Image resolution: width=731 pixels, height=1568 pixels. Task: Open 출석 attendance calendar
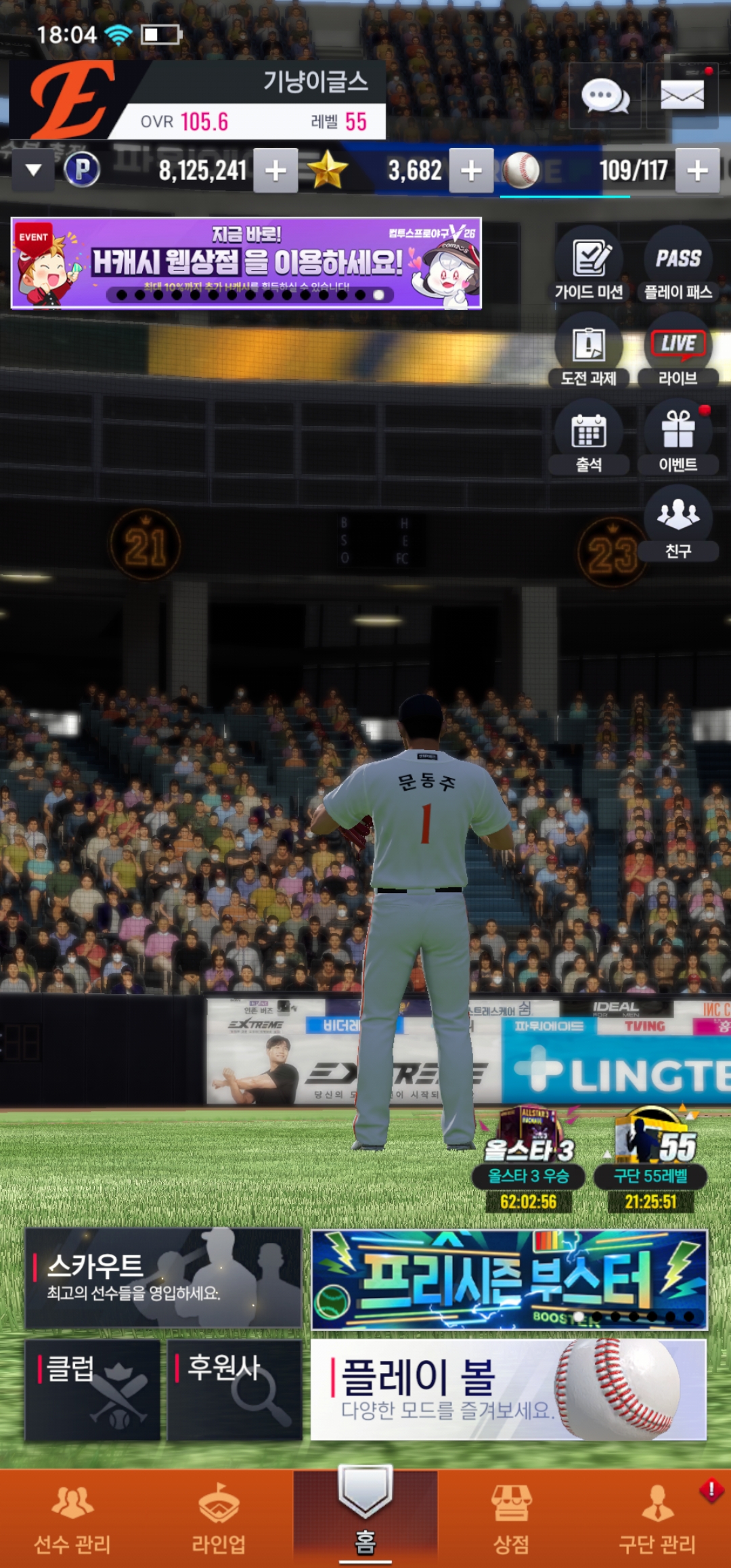589,438
